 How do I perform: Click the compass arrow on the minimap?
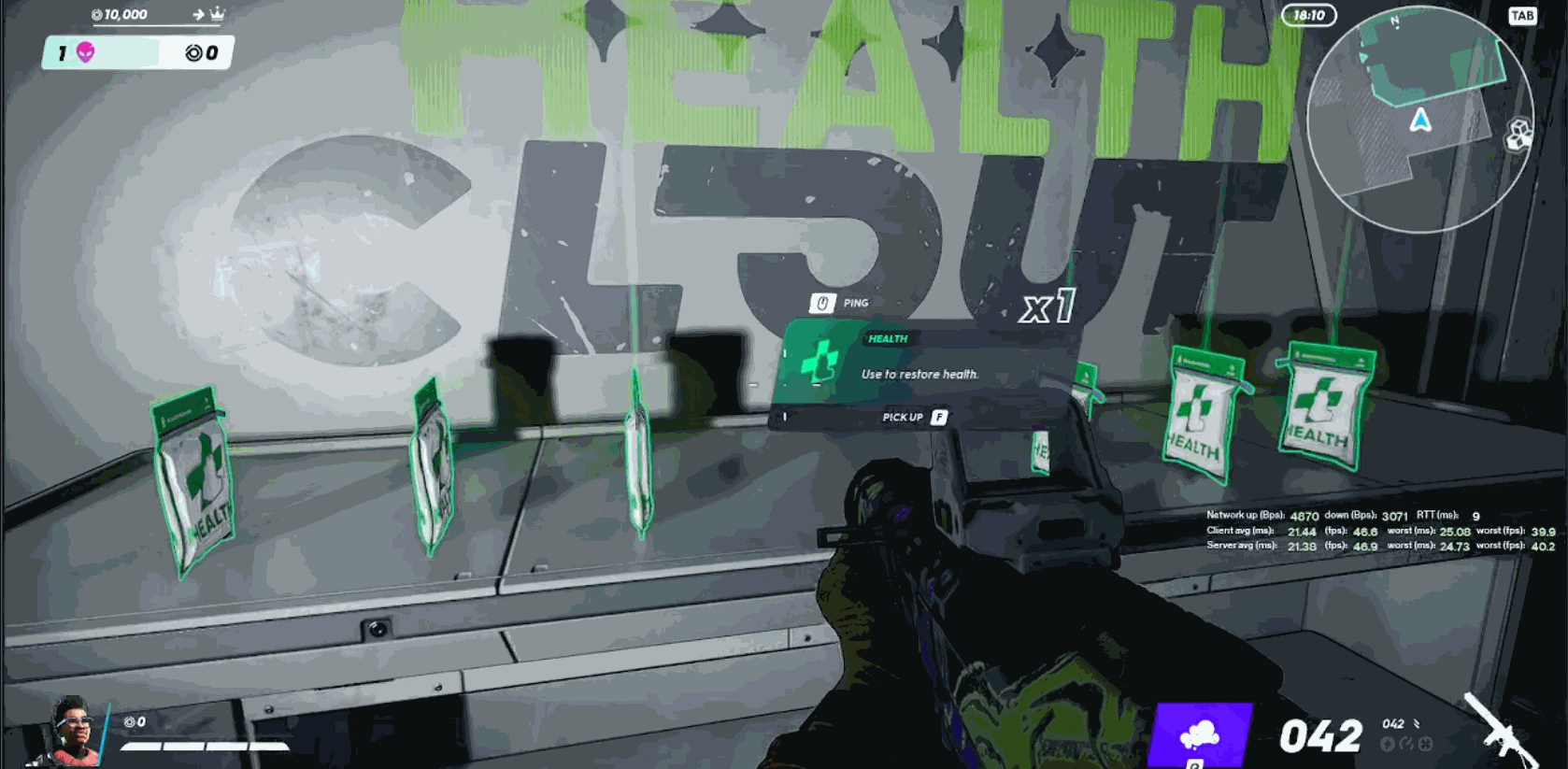pos(1421,119)
